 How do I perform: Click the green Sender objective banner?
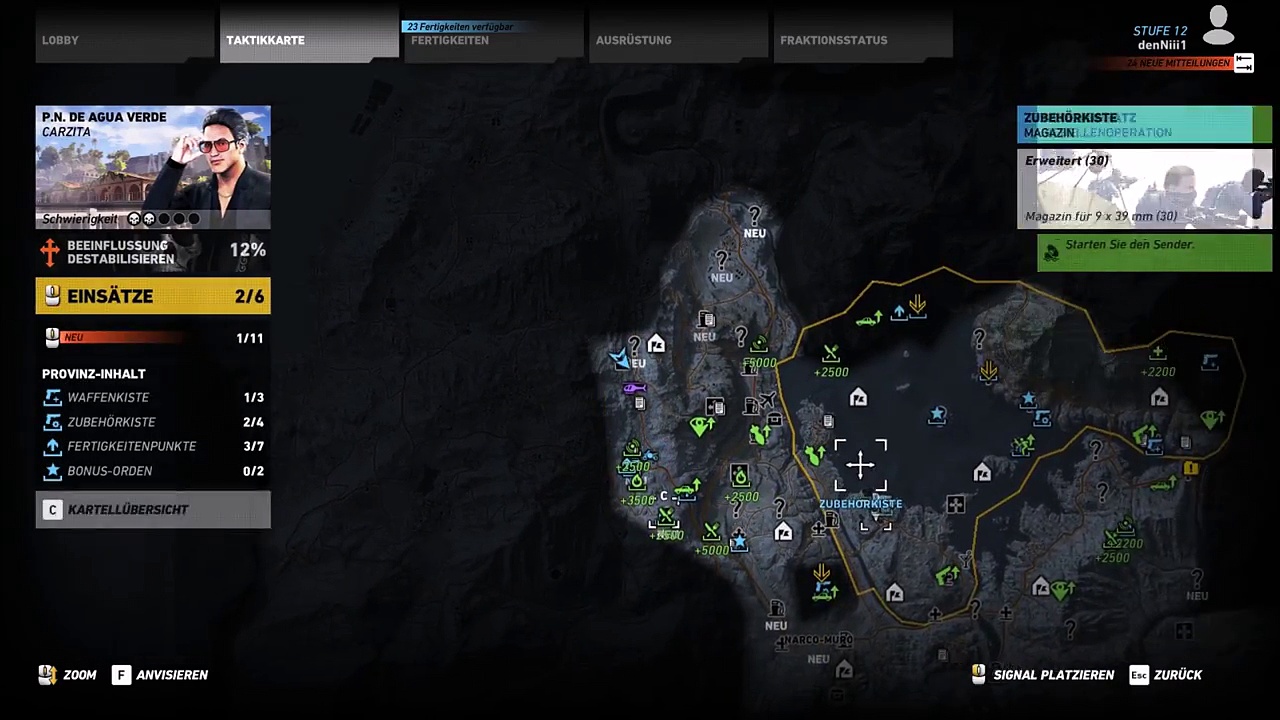[1154, 253]
